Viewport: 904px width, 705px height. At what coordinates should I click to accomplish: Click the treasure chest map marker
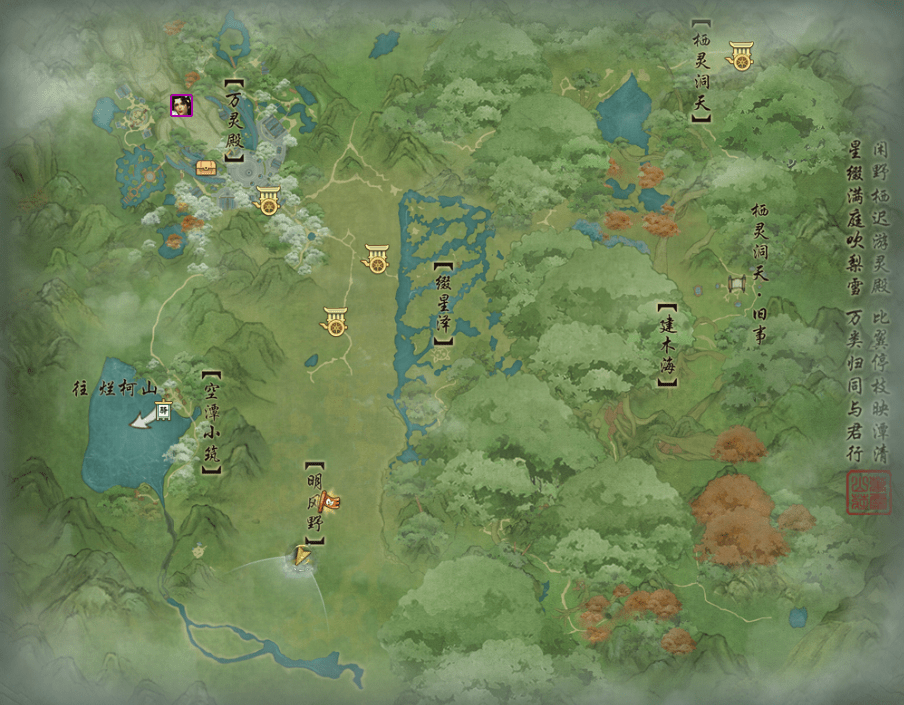click(x=206, y=168)
